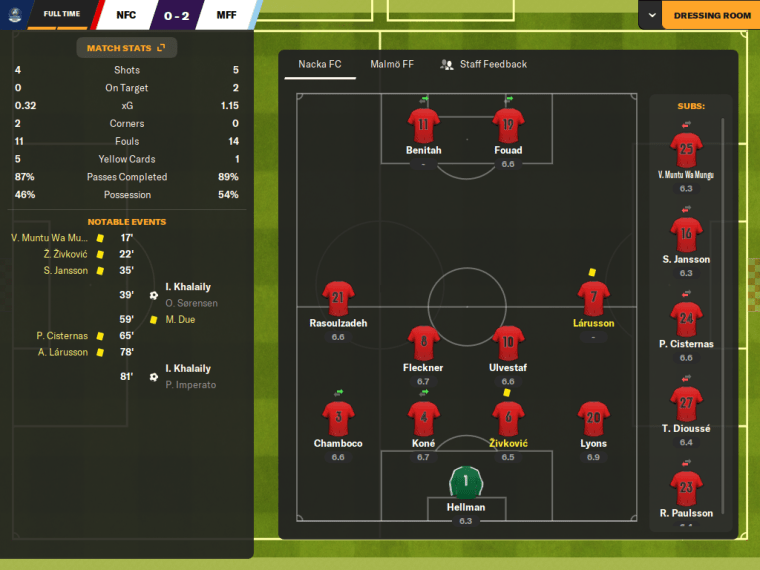Screen dimensions: 760x570
Task: Choose substitute T. Dioussé
Action: pyautogui.click(x=686, y=405)
